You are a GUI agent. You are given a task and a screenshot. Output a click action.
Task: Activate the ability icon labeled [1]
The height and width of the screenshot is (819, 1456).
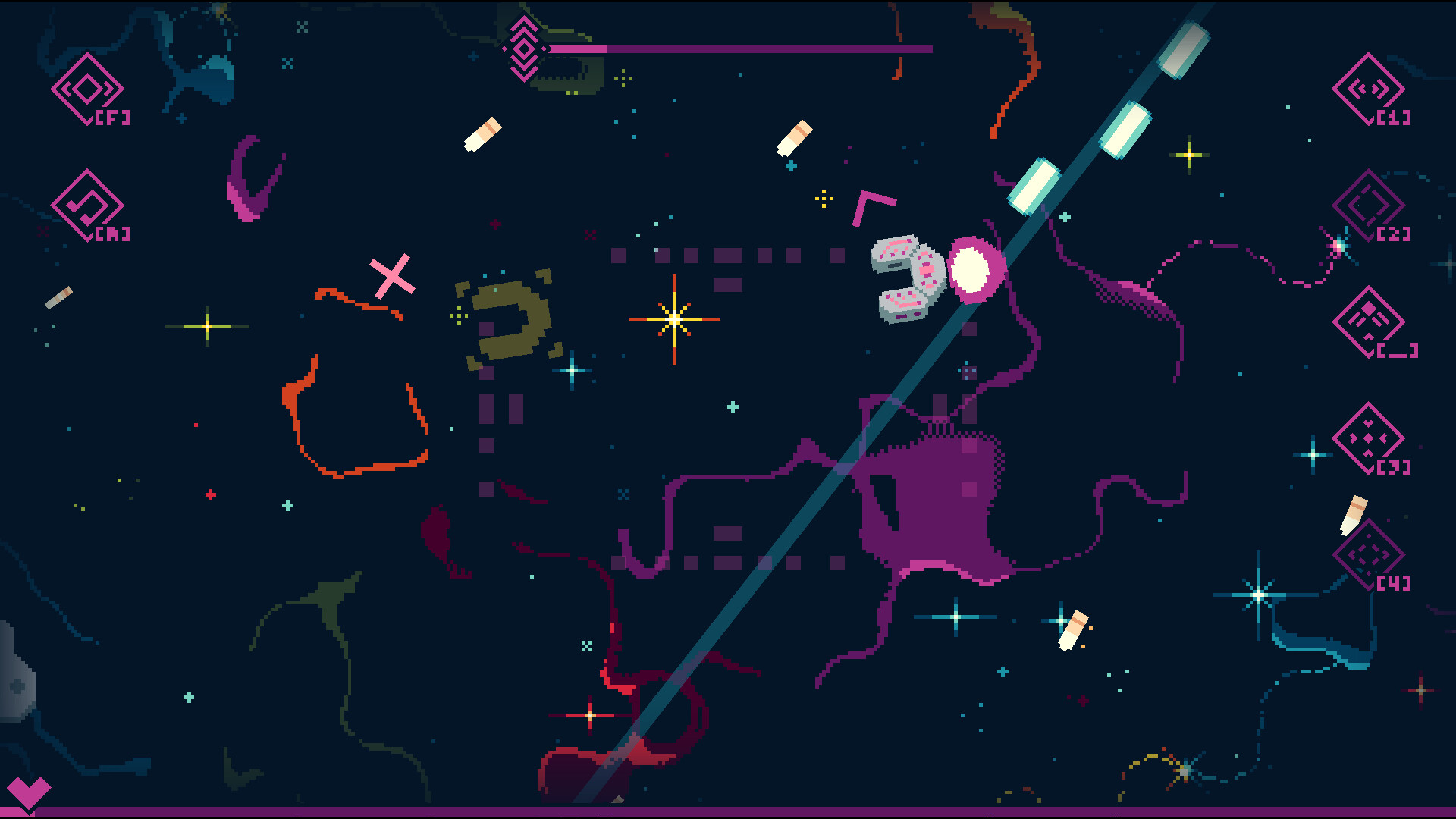pyautogui.click(x=1369, y=91)
